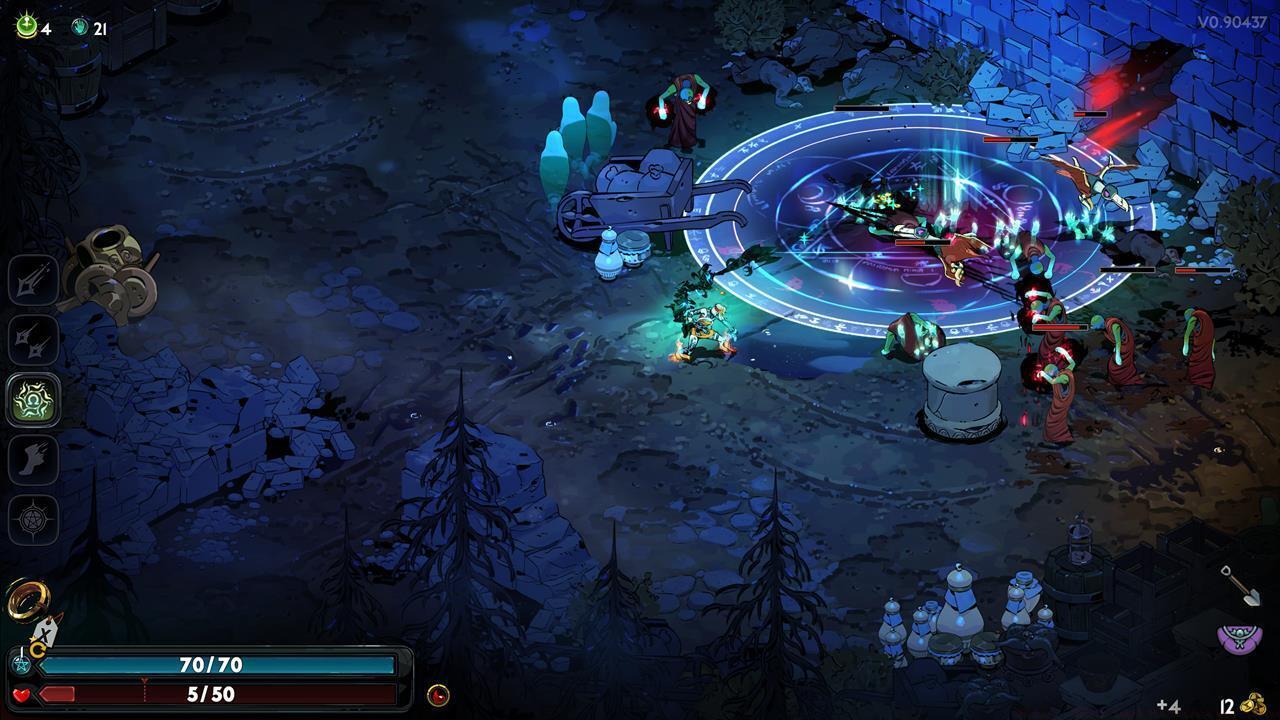Image resolution: width=1280 pixels, height=720 pixels.
Task: Select the shovel gathering tool icon
Action: click(x=1241, y=585)
